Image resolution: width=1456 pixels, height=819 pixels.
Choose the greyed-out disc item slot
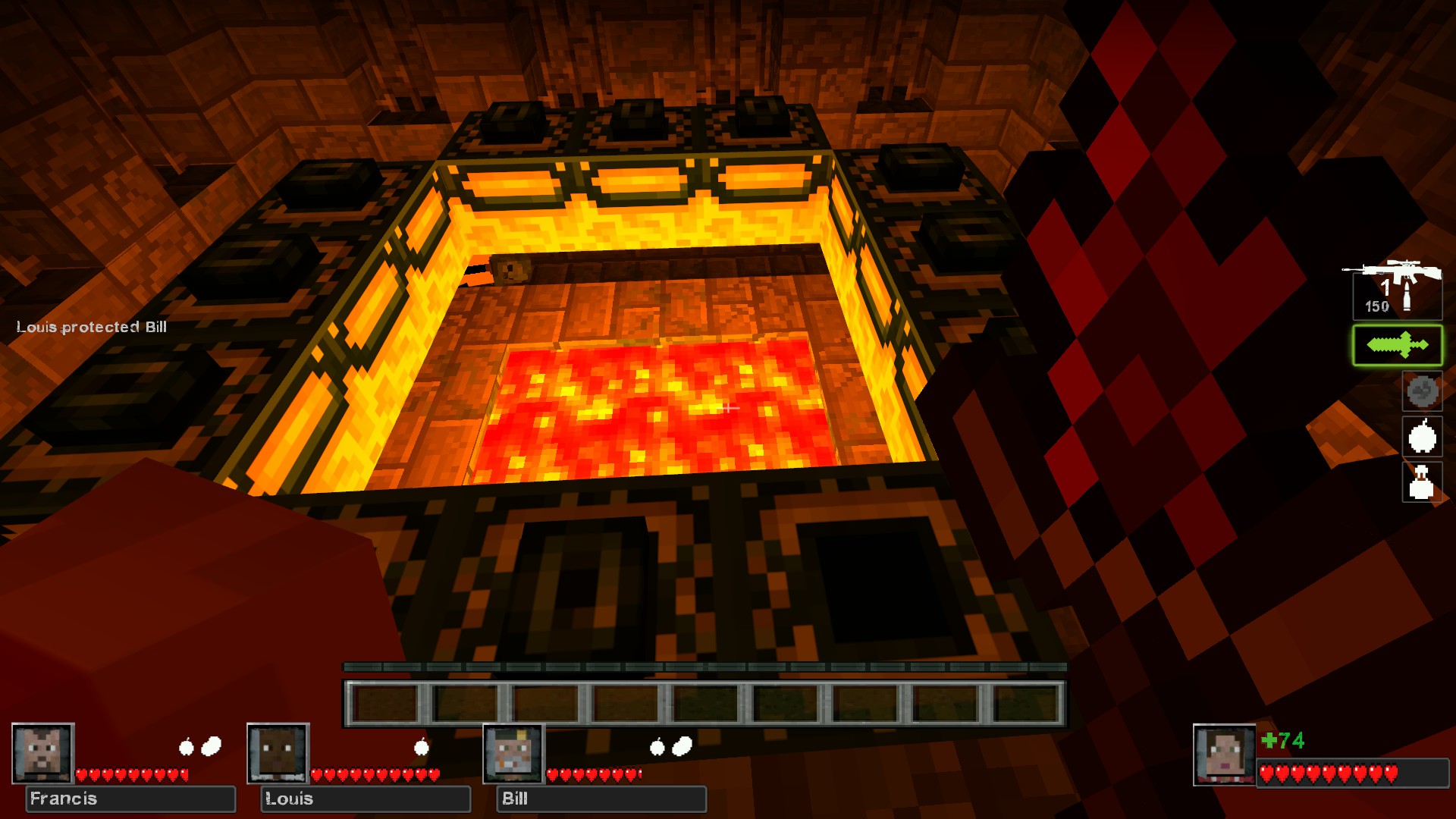click(1422, 391)
